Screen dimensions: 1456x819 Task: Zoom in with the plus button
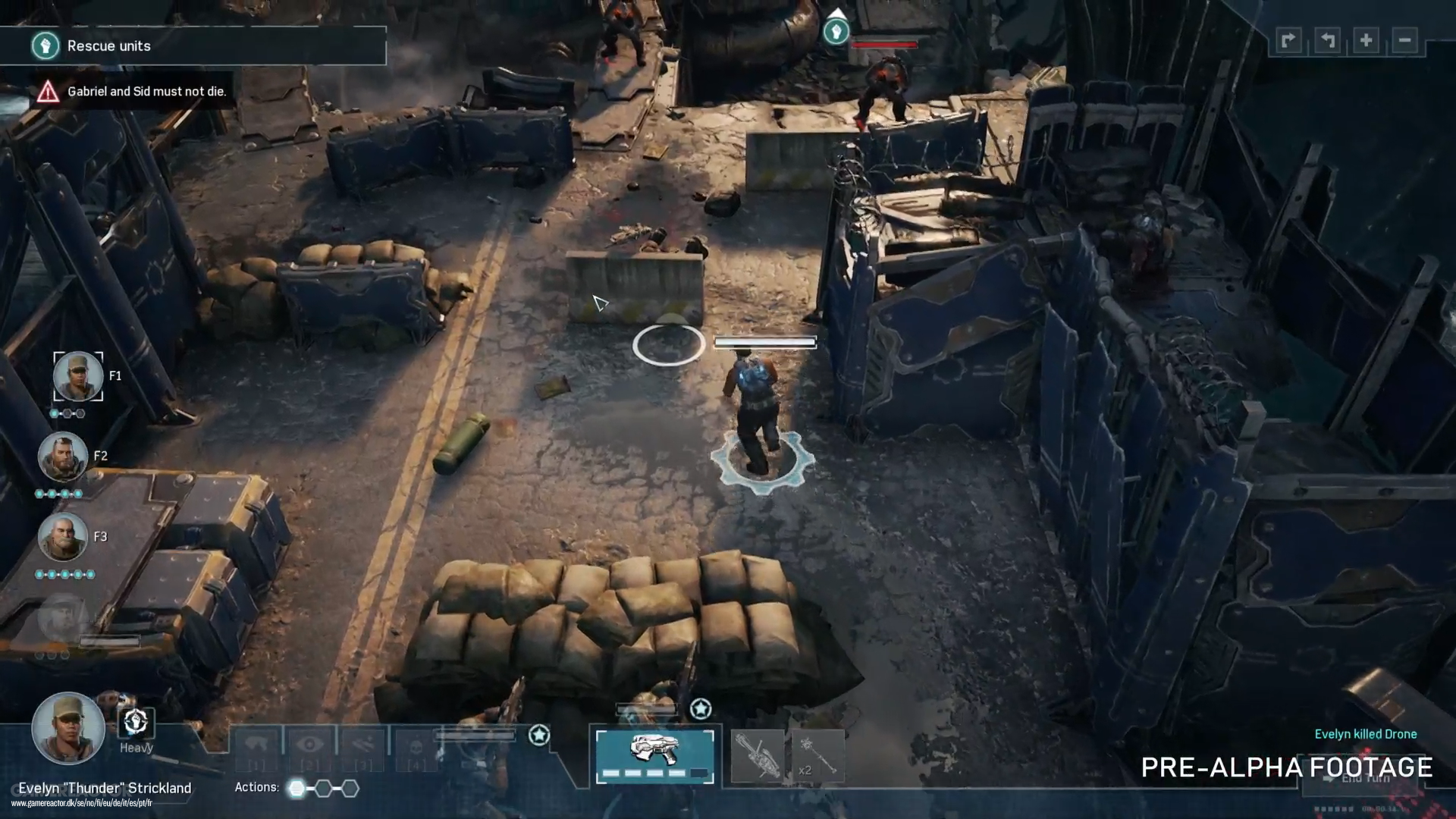(x=1365, y=40)
